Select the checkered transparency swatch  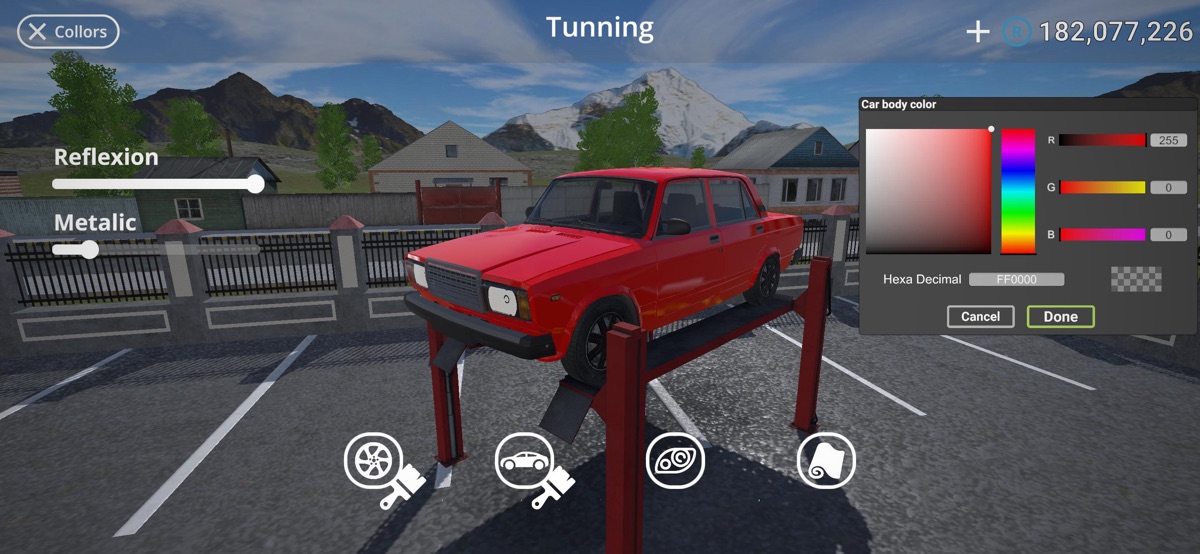click(x=1136, y=279)
